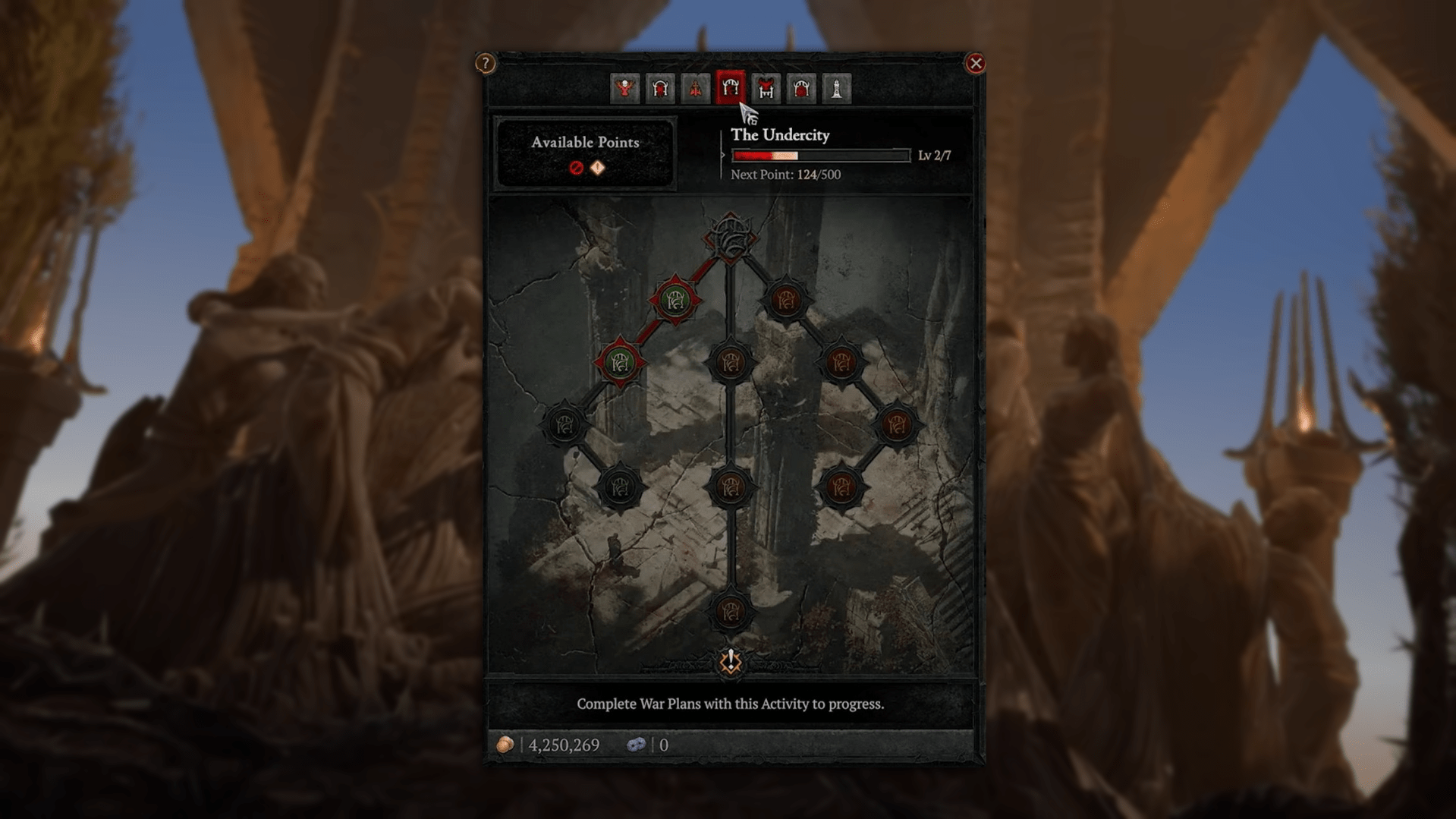
Task: Select the lighthouse activity icon
Action: tap(838, 89)
